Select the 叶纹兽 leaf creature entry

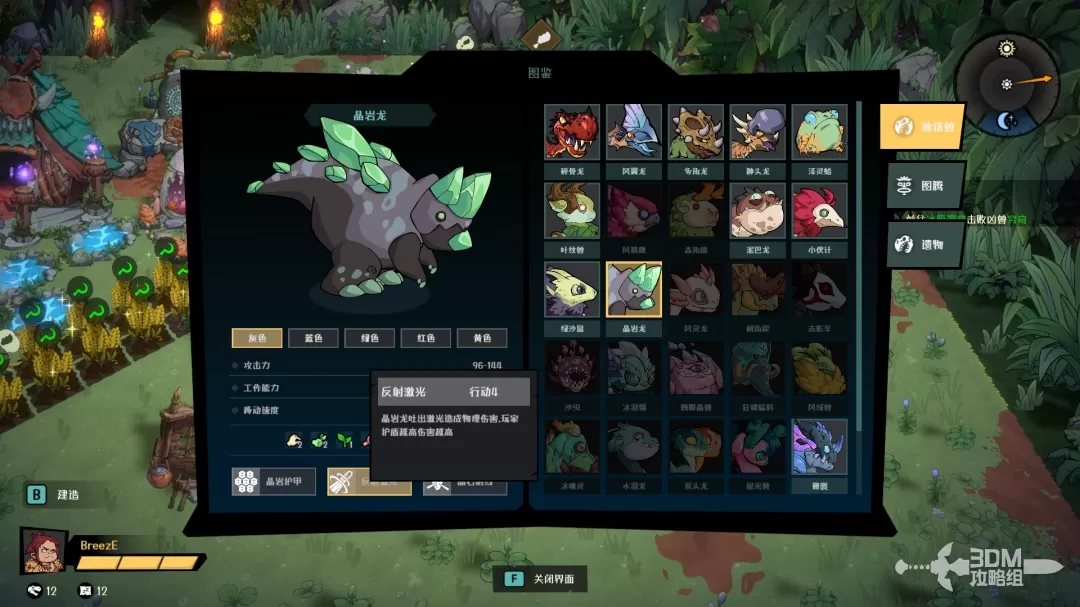(x=572, y=211)
